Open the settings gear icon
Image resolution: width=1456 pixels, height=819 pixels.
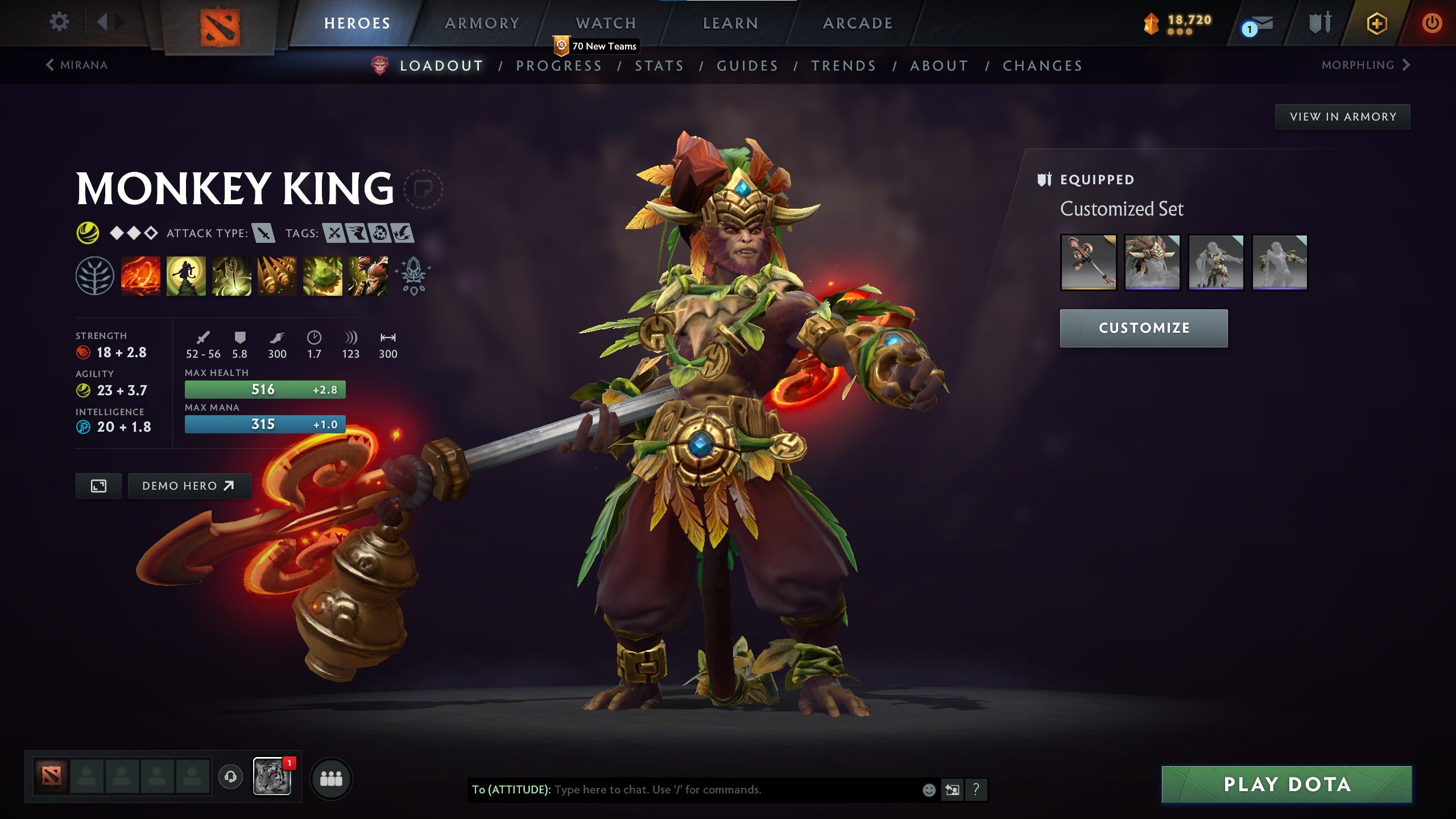pos(59,21)
